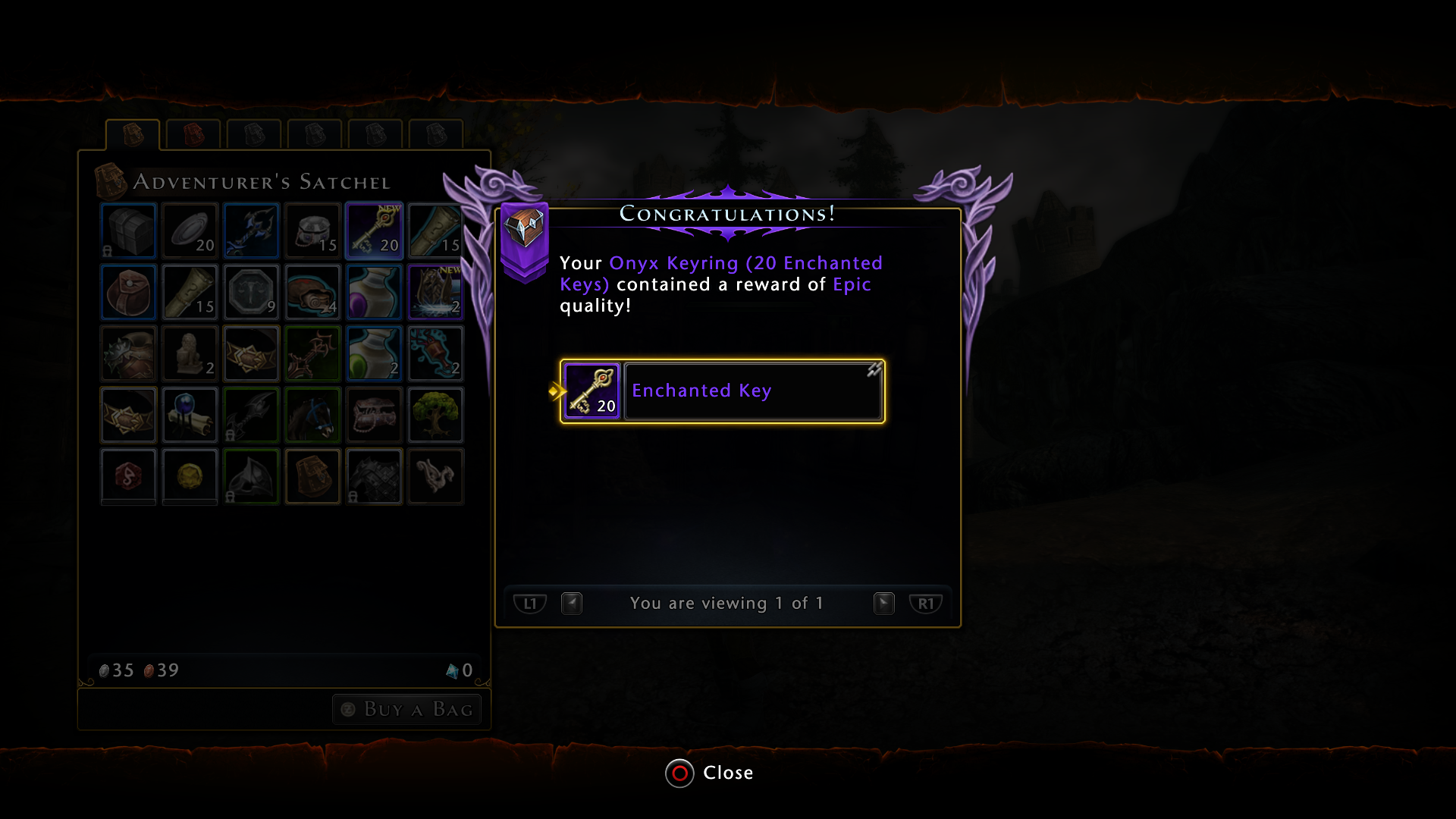Click the locked chest in the satchel
This screenshot has width=1456, height=819.
pyautogui.click(x=128, y=231)
